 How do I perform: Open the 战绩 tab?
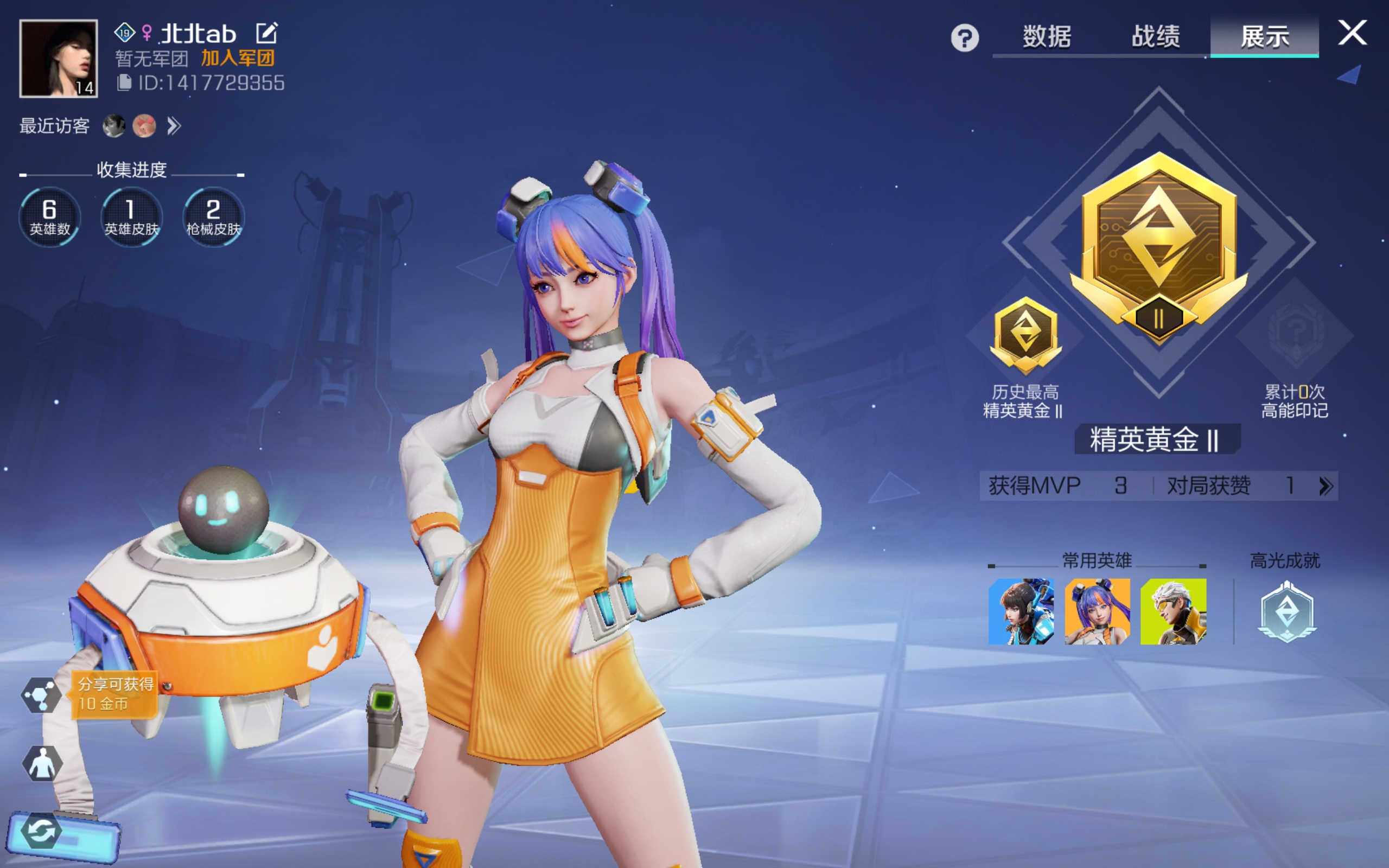1155,37
